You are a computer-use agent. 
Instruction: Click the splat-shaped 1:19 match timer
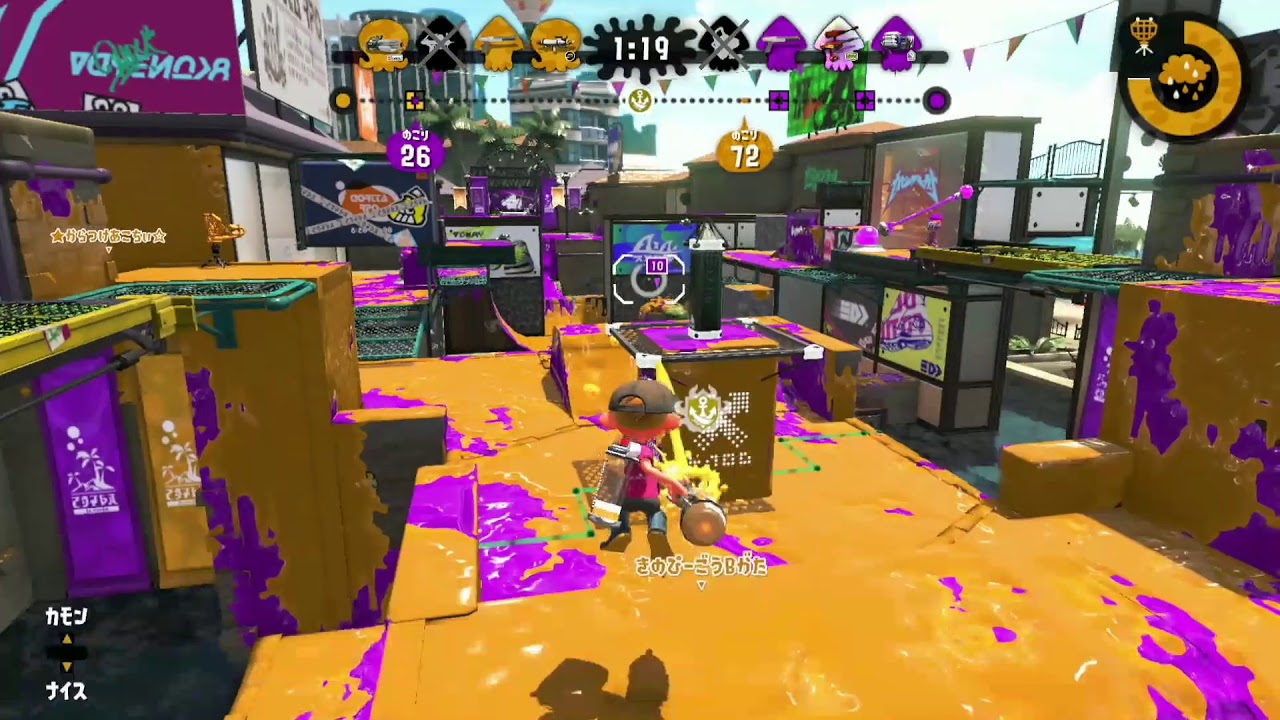tap(640, 47)
